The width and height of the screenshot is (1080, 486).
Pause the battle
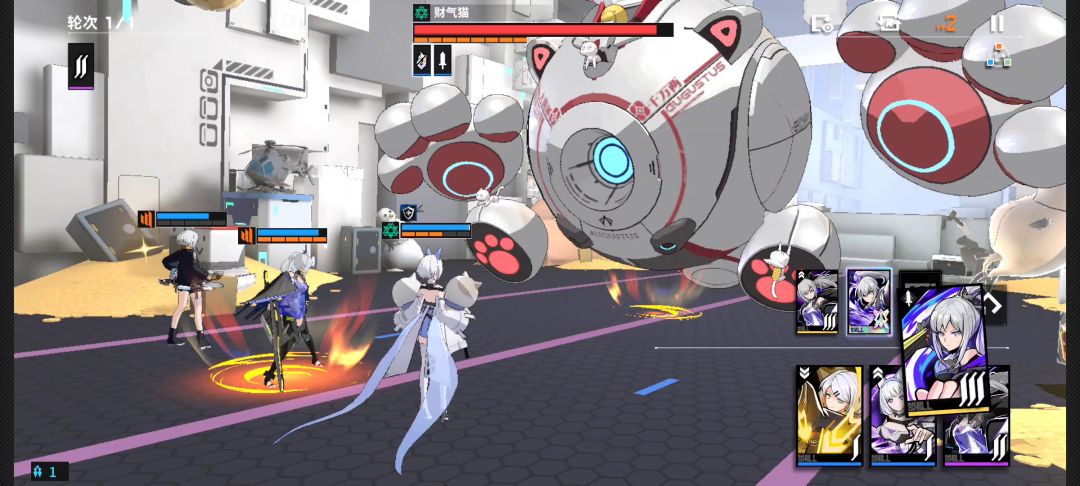pos(997,23)
